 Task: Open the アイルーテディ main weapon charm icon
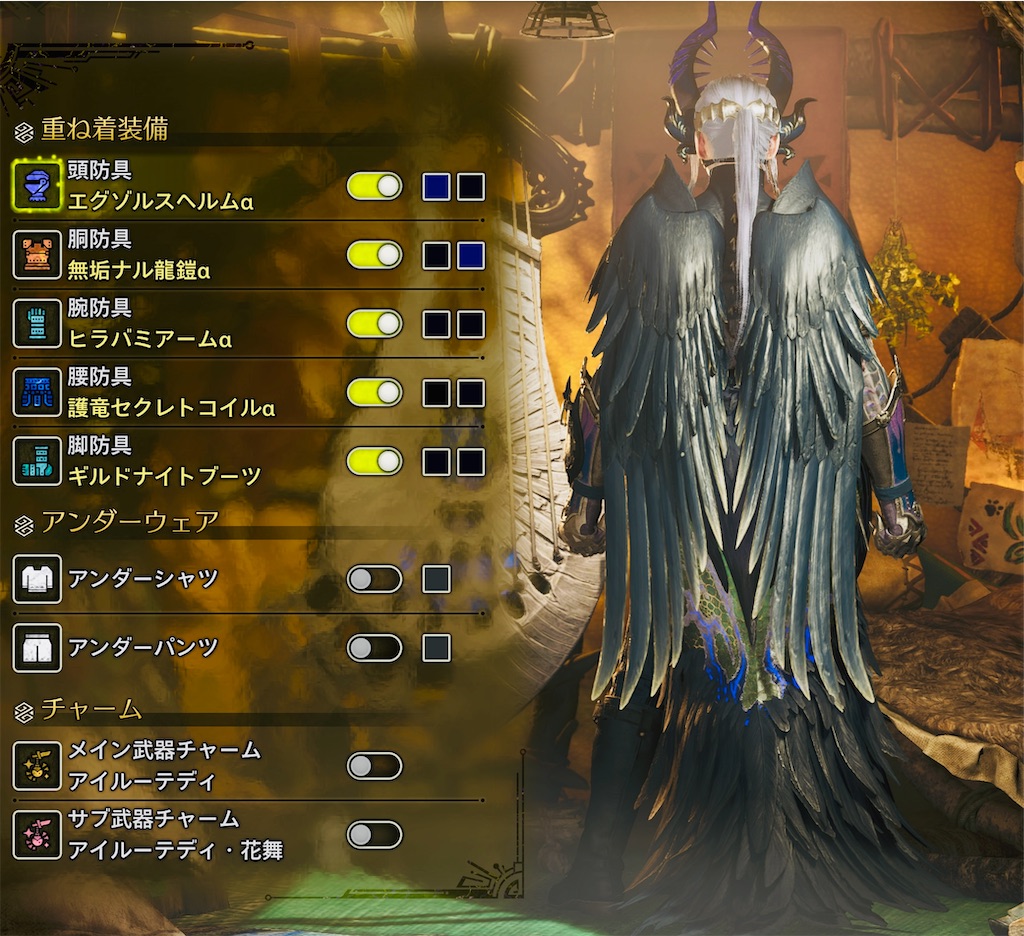37,766
